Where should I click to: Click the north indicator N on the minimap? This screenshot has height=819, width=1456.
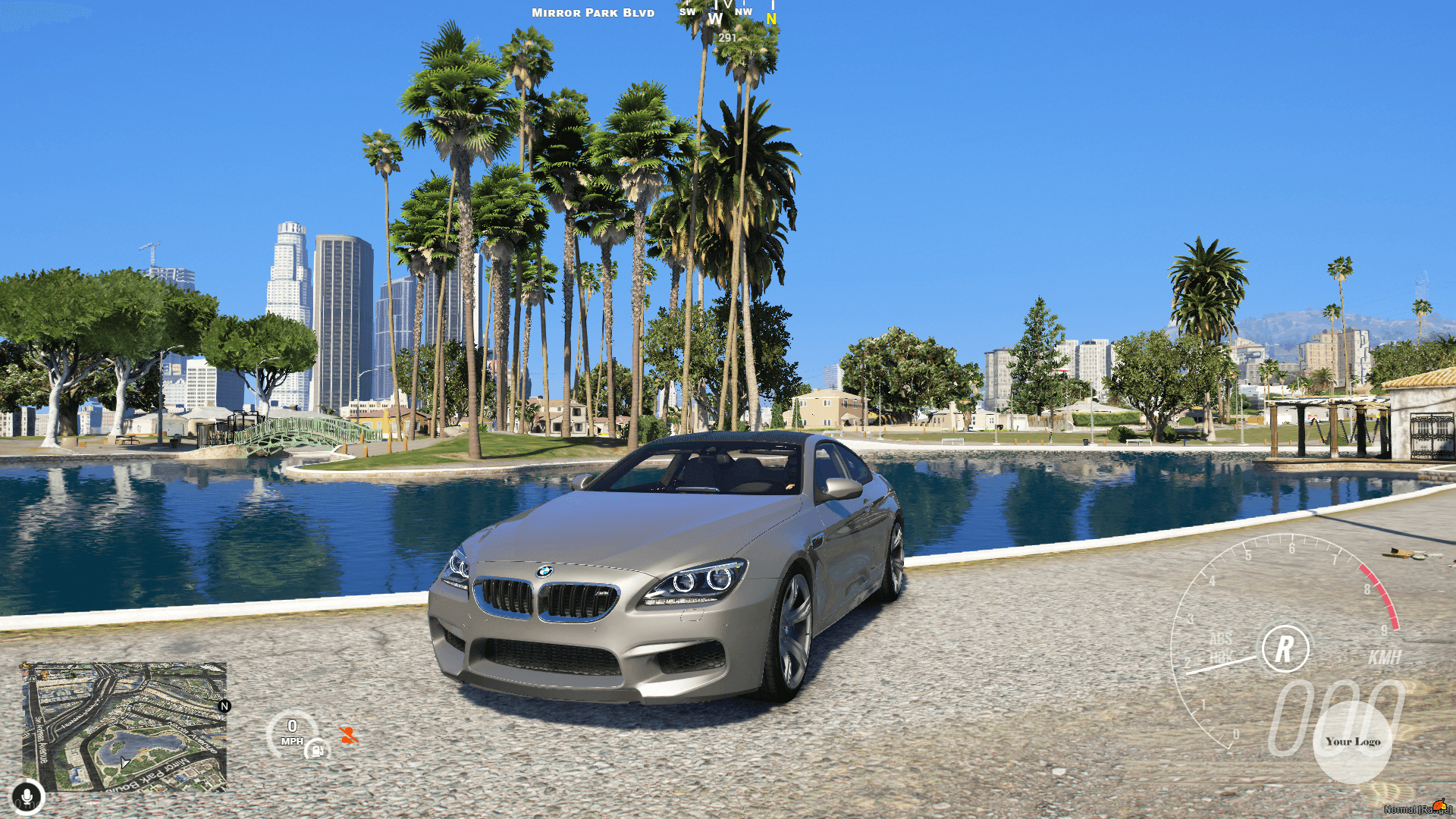pos(224,706)
